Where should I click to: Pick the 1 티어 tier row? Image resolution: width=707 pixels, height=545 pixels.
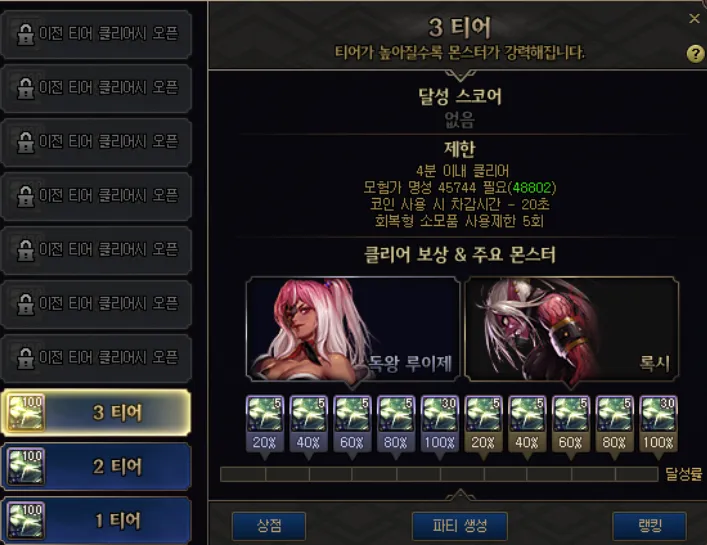pyautogui.click(x=97, y=520)
